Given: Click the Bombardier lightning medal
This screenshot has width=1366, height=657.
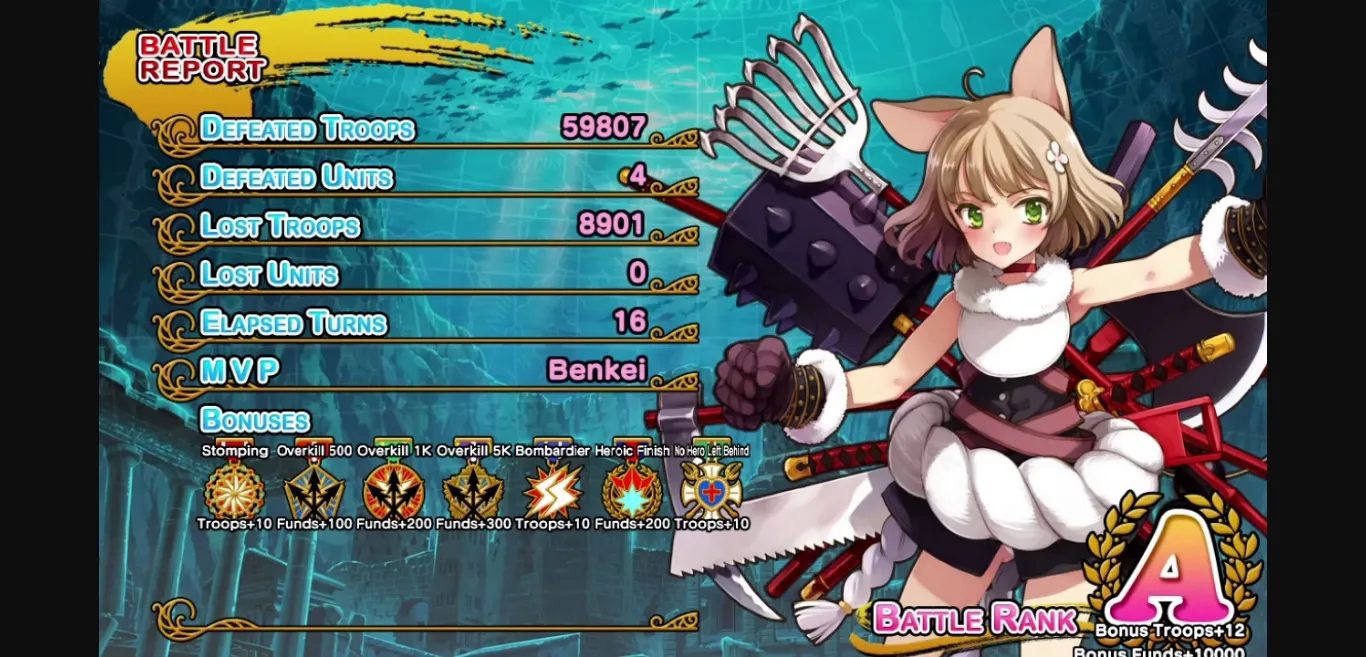Looking at the screenshot, I should pos(553,490).
